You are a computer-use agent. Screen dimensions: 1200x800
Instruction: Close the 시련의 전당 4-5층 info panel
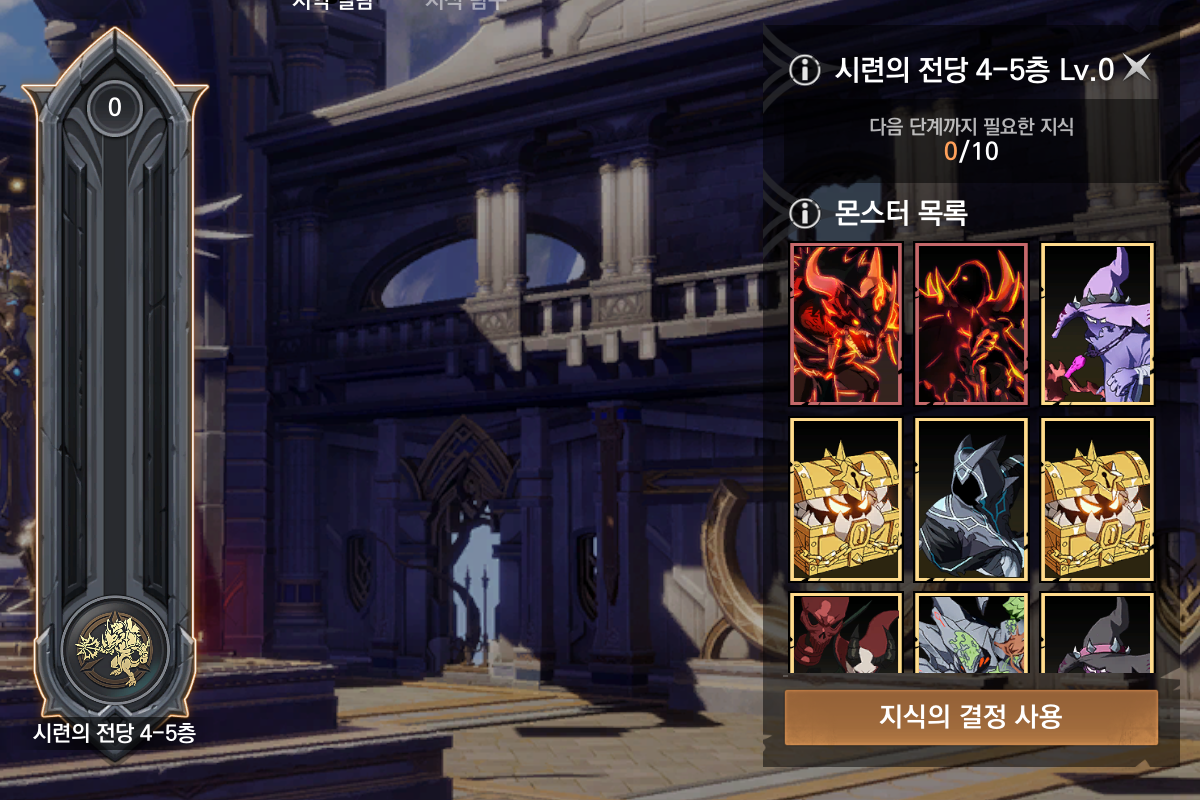(x=1137, y=68)
